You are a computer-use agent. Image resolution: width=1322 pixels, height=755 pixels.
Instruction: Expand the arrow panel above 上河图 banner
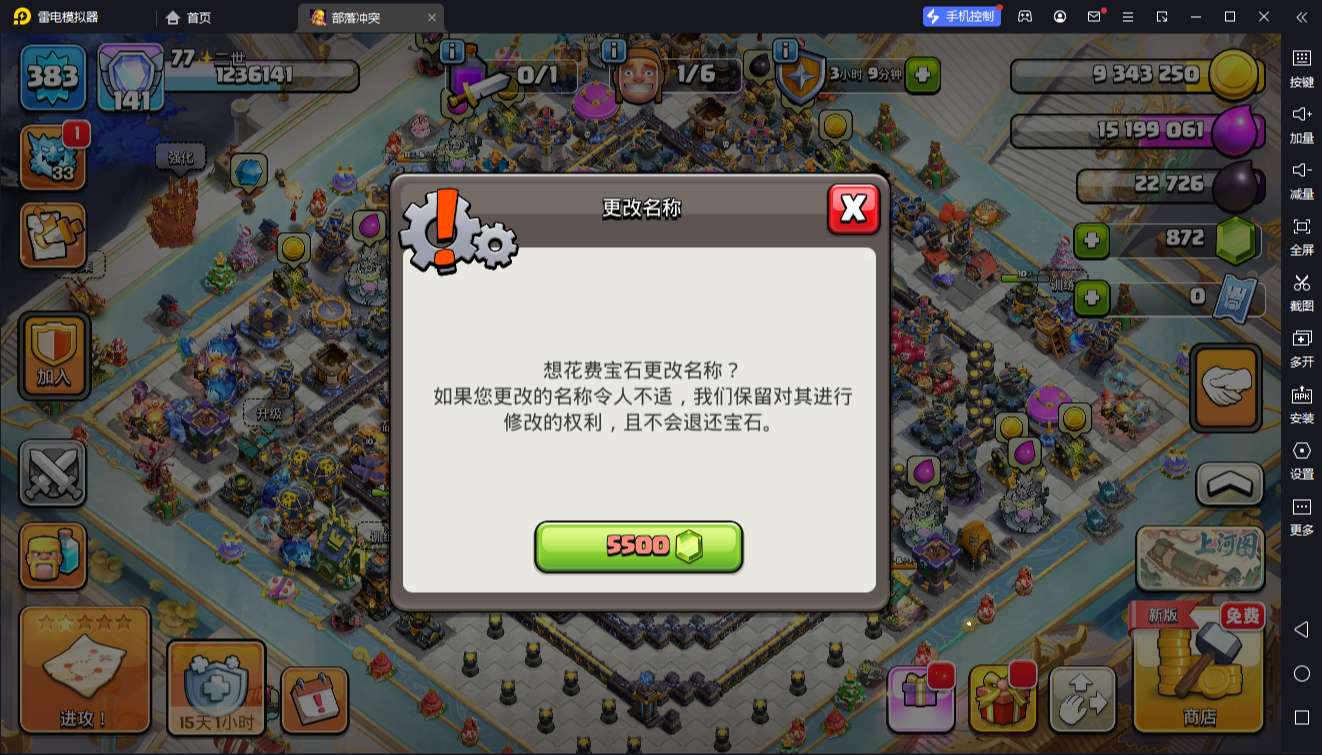[x=1227, y=484]
